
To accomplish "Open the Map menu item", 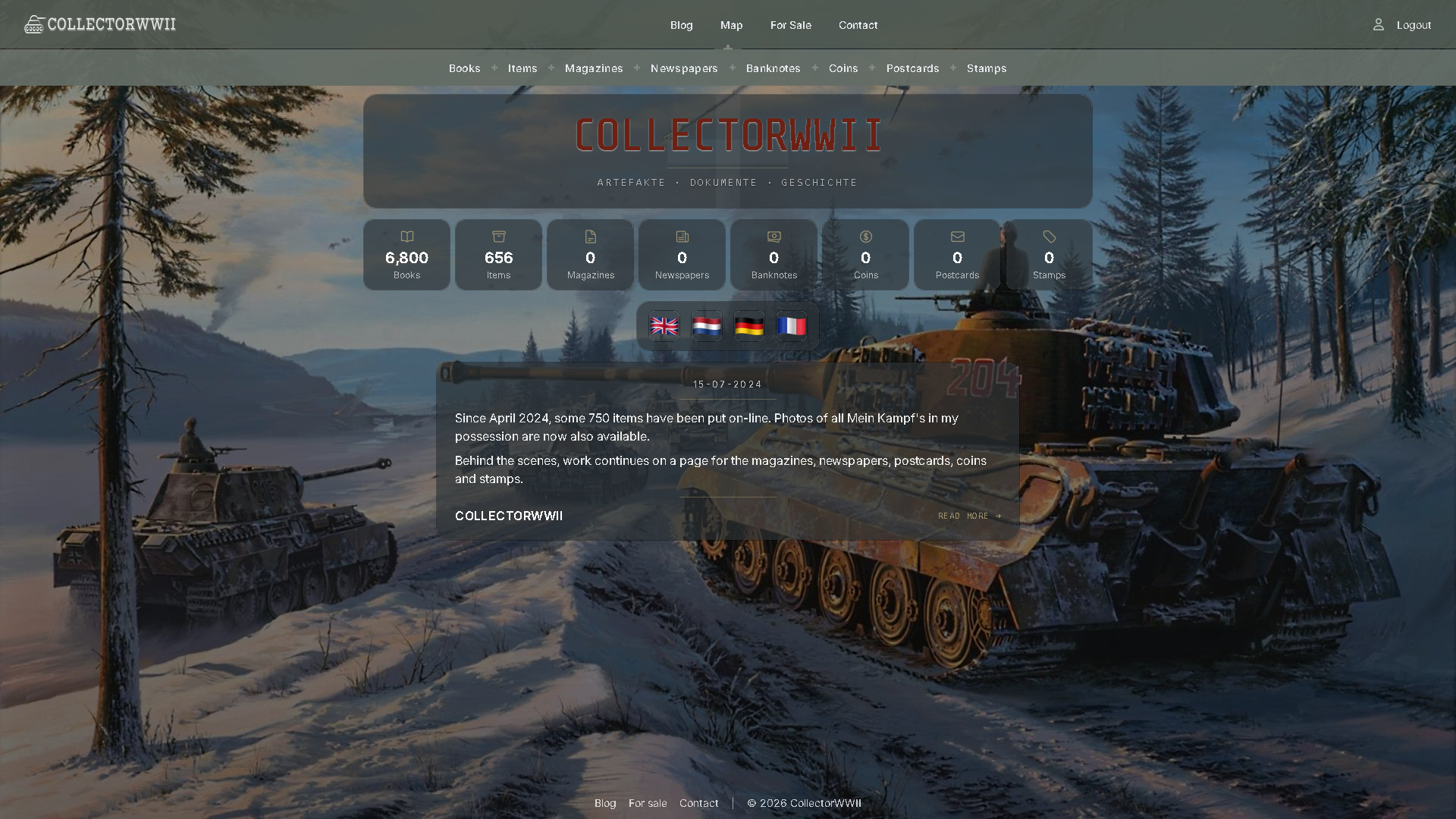I will point(730,25).
